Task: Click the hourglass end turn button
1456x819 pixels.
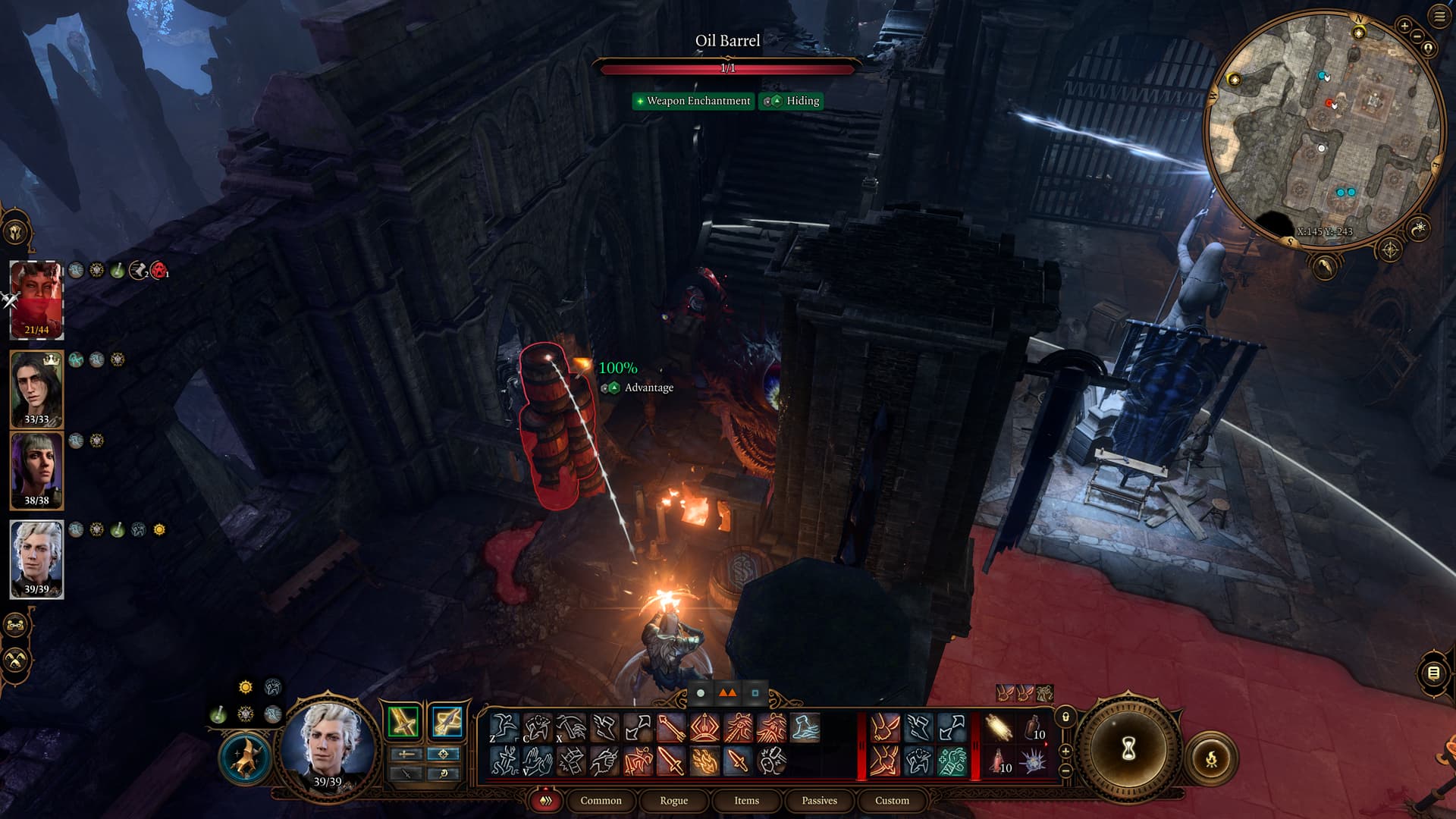Action: click(1128, 750)
